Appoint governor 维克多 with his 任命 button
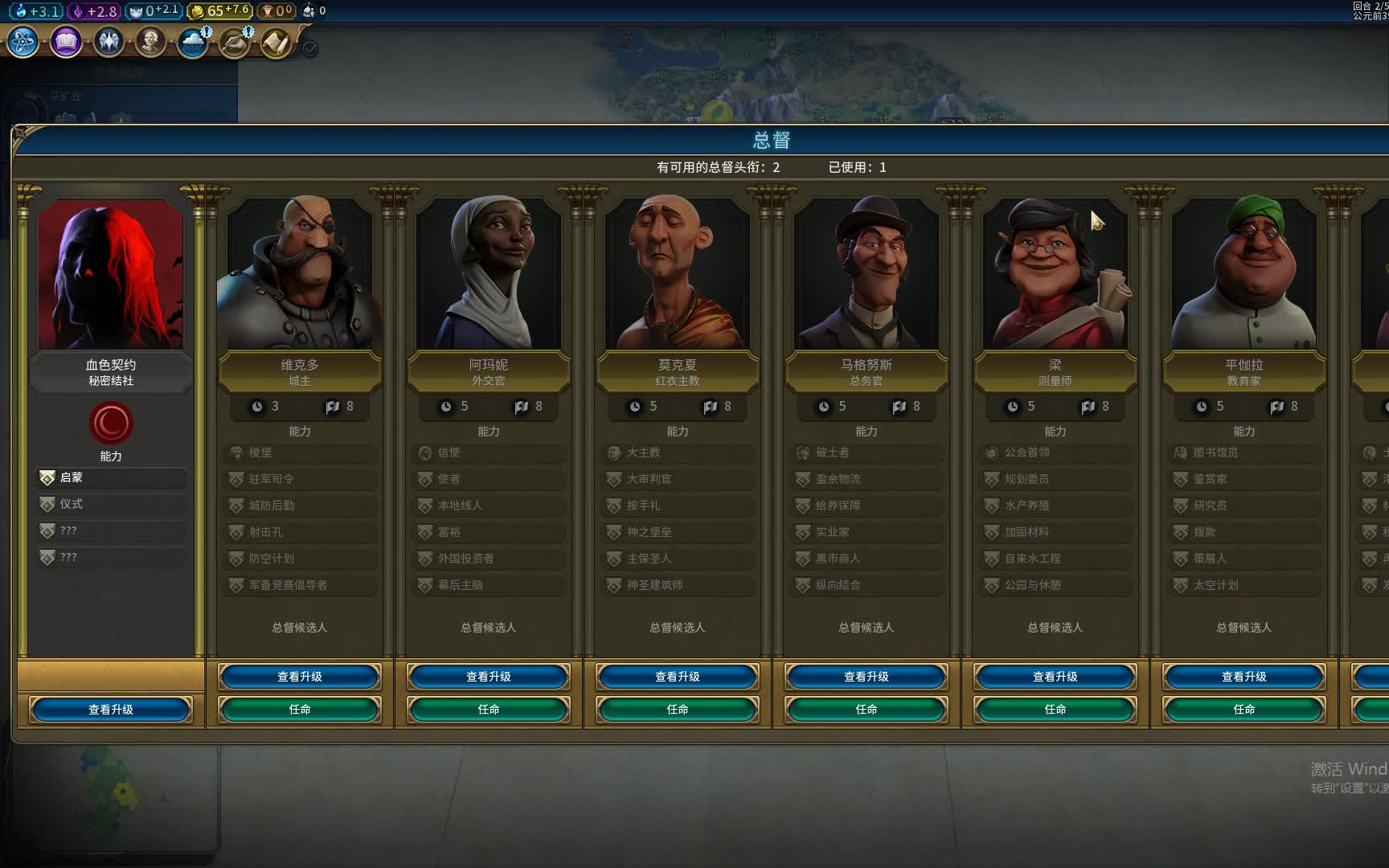1389x868 pixels. tap(299, 710)
